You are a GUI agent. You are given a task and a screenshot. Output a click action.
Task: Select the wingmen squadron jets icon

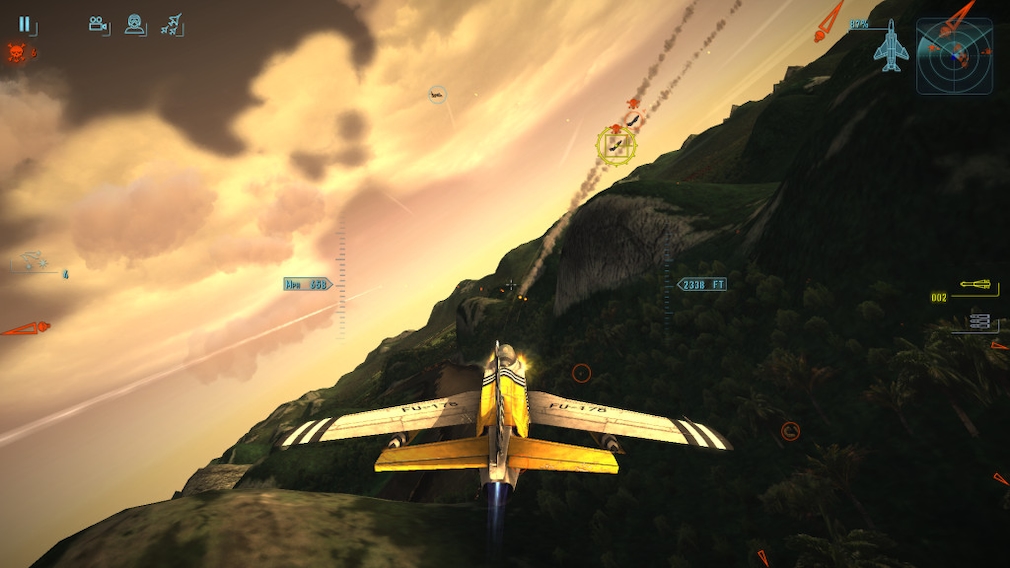tap(172, 25)
